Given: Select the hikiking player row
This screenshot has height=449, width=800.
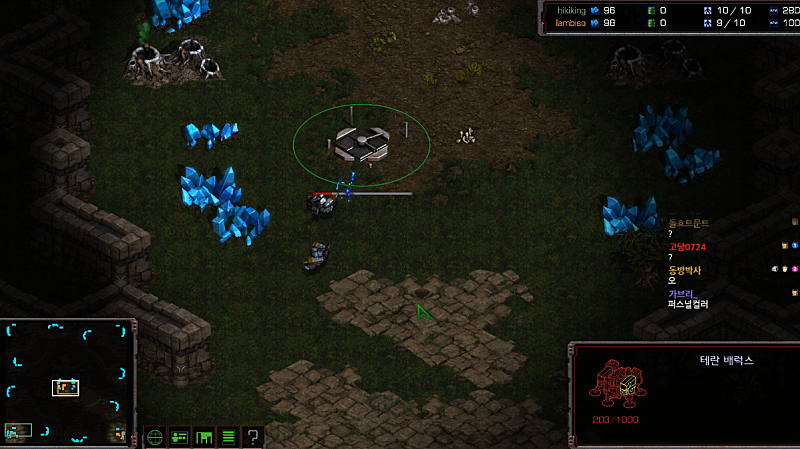Looking at the screenshot, I should point(573,9).
